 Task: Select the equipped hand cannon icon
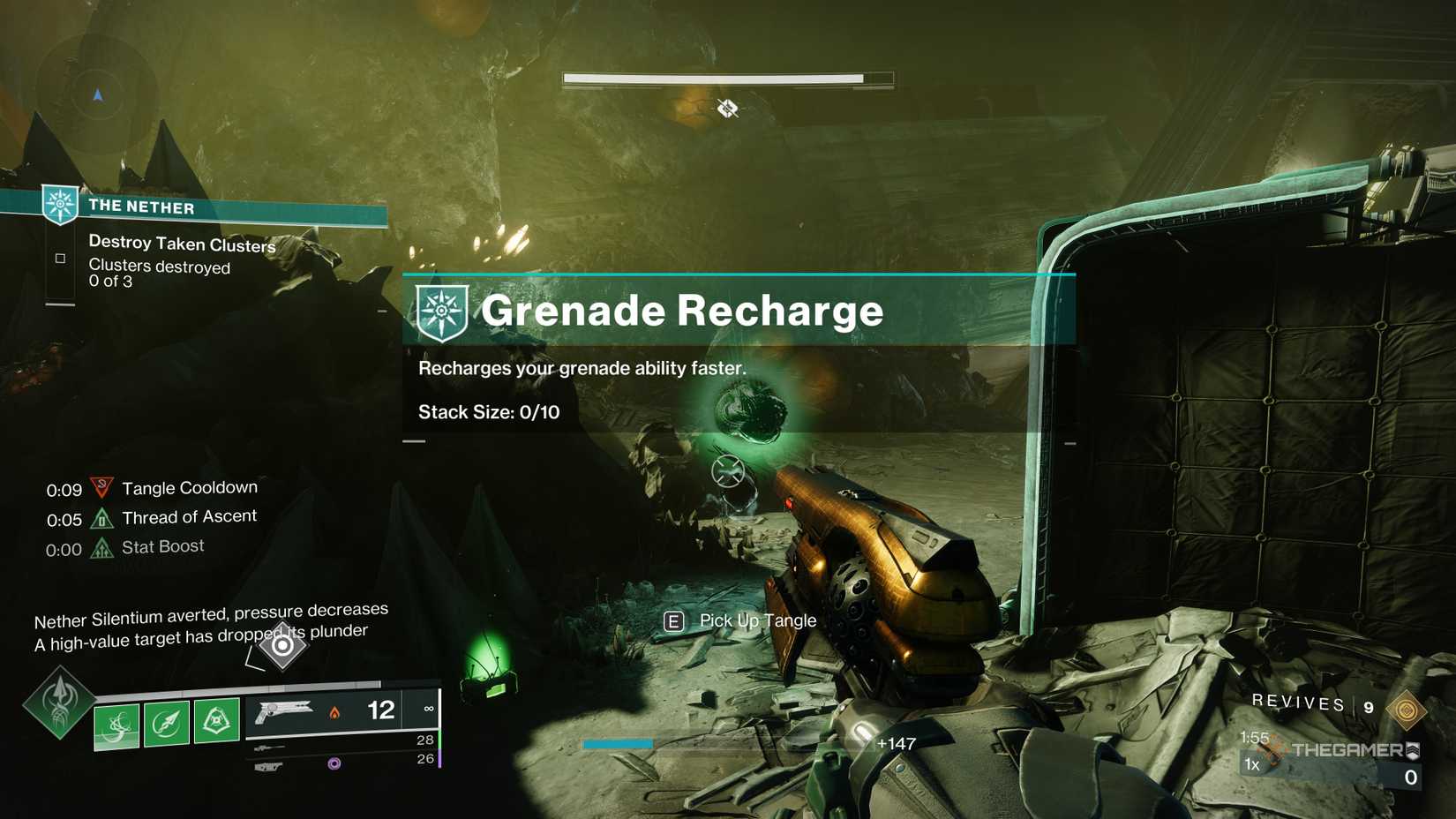tap(281, 710)
